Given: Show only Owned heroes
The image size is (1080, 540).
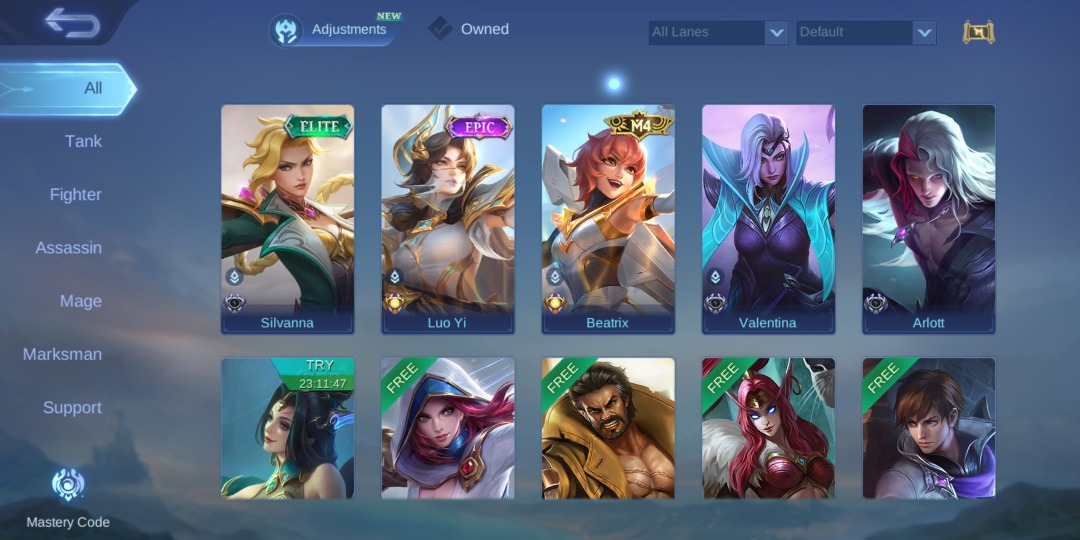Looking at the screenshot, I should (x=470, y=29).
